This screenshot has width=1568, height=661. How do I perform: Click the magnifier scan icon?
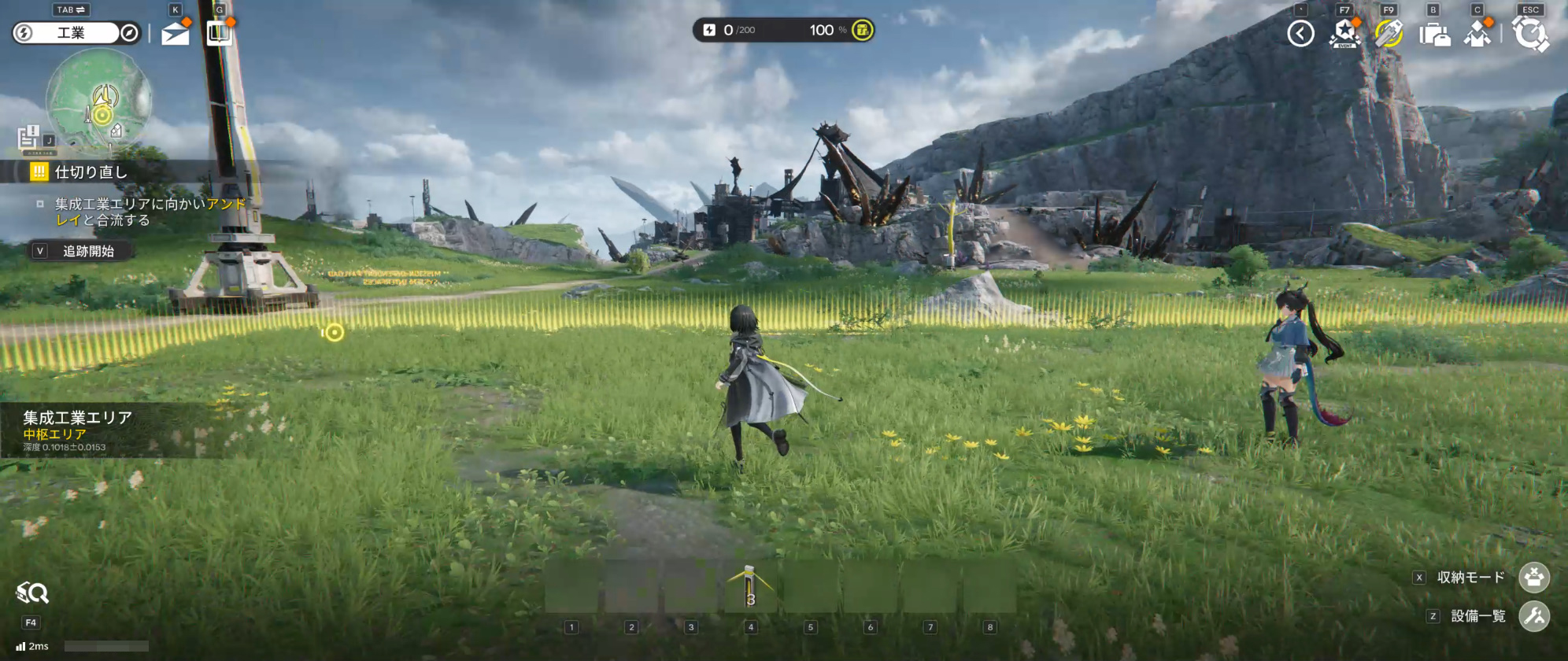point(32,593)
